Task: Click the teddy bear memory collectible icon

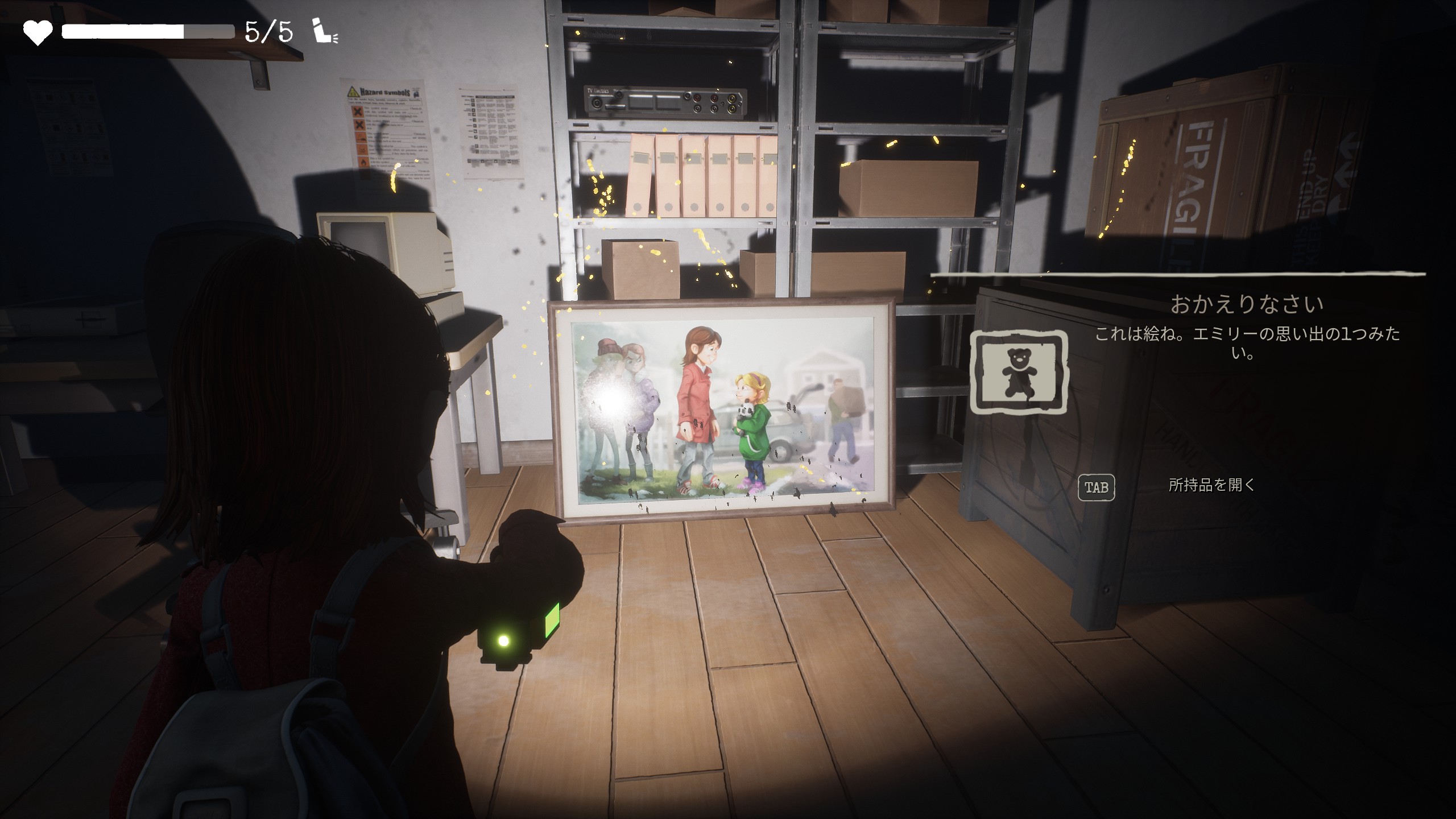Action: [x=1018, y=372]
